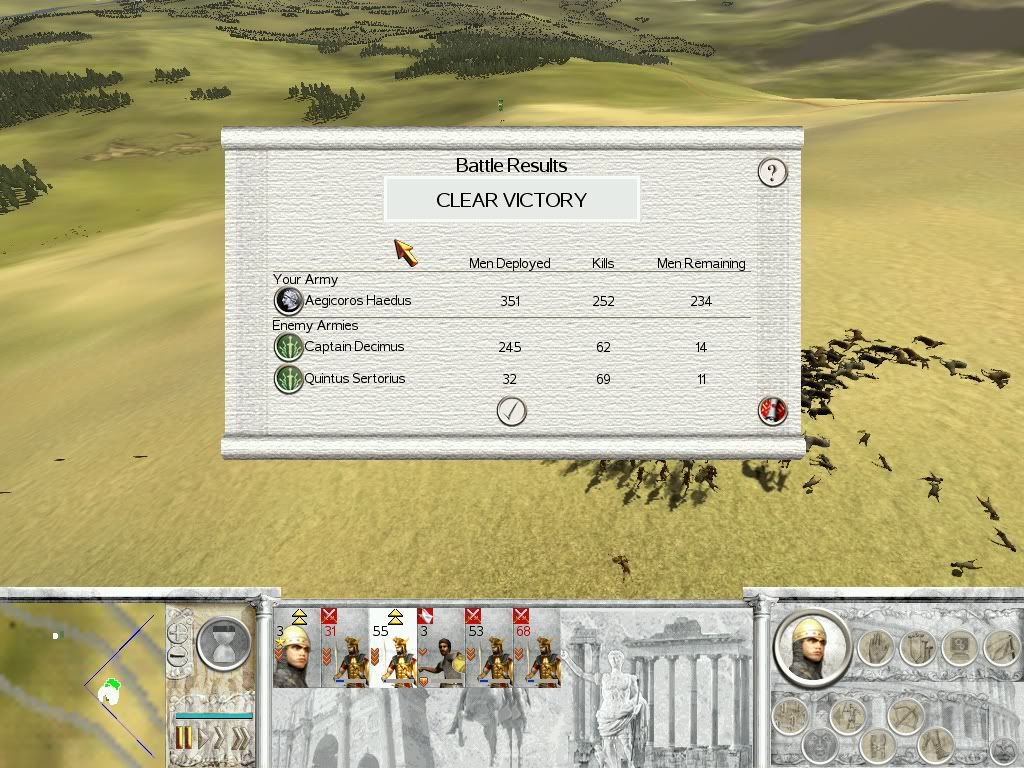The width and height of the screenshot is (1024, 768).
Task: Click the red icon button on results scroll
Action: (x=772, y=410)
